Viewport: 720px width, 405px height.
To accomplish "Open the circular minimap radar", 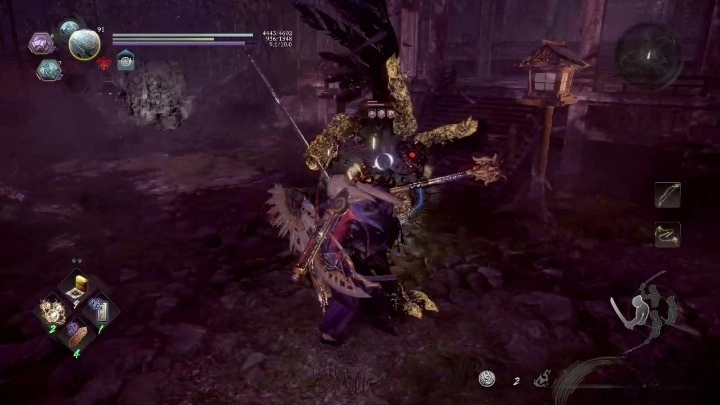I will (649, 55).
